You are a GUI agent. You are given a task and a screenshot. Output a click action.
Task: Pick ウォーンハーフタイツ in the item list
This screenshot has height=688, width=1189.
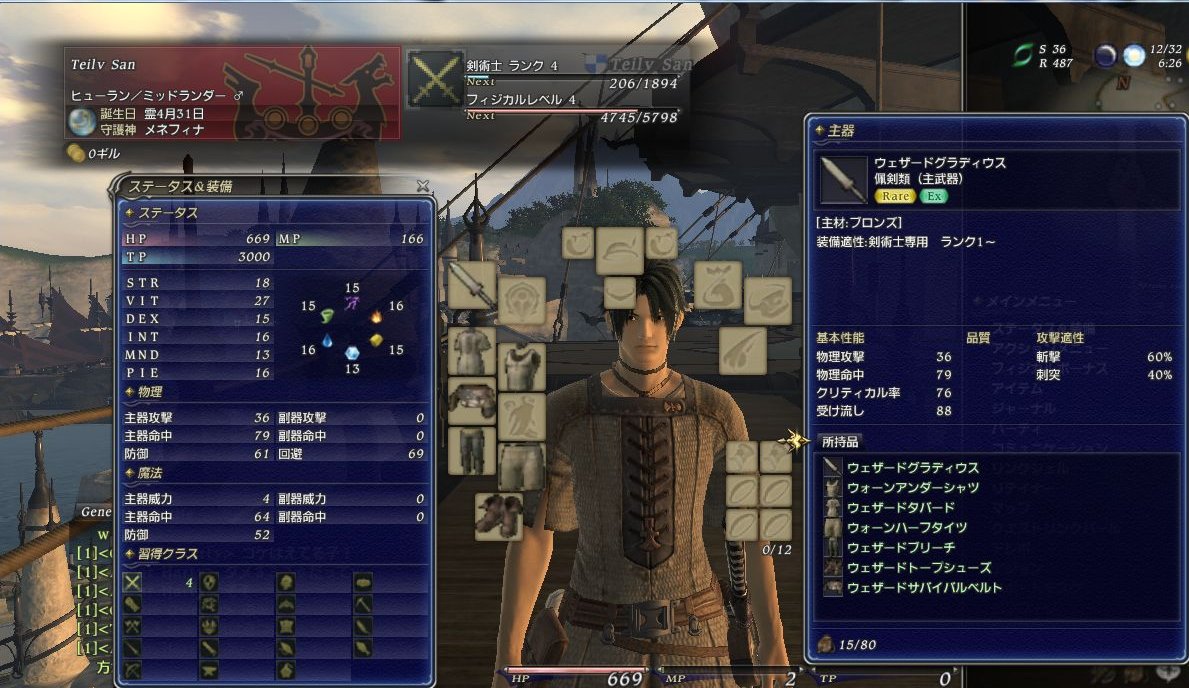[x=906, y=527]
